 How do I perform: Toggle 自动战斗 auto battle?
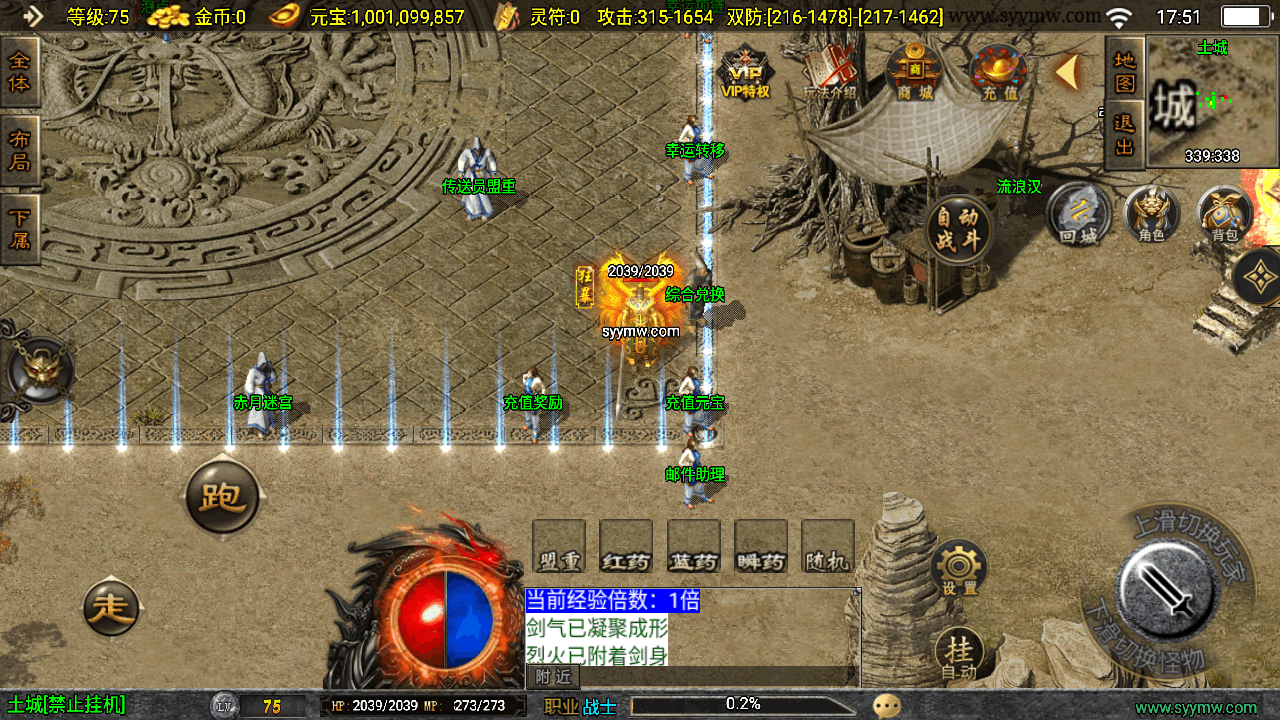[958, 229]
